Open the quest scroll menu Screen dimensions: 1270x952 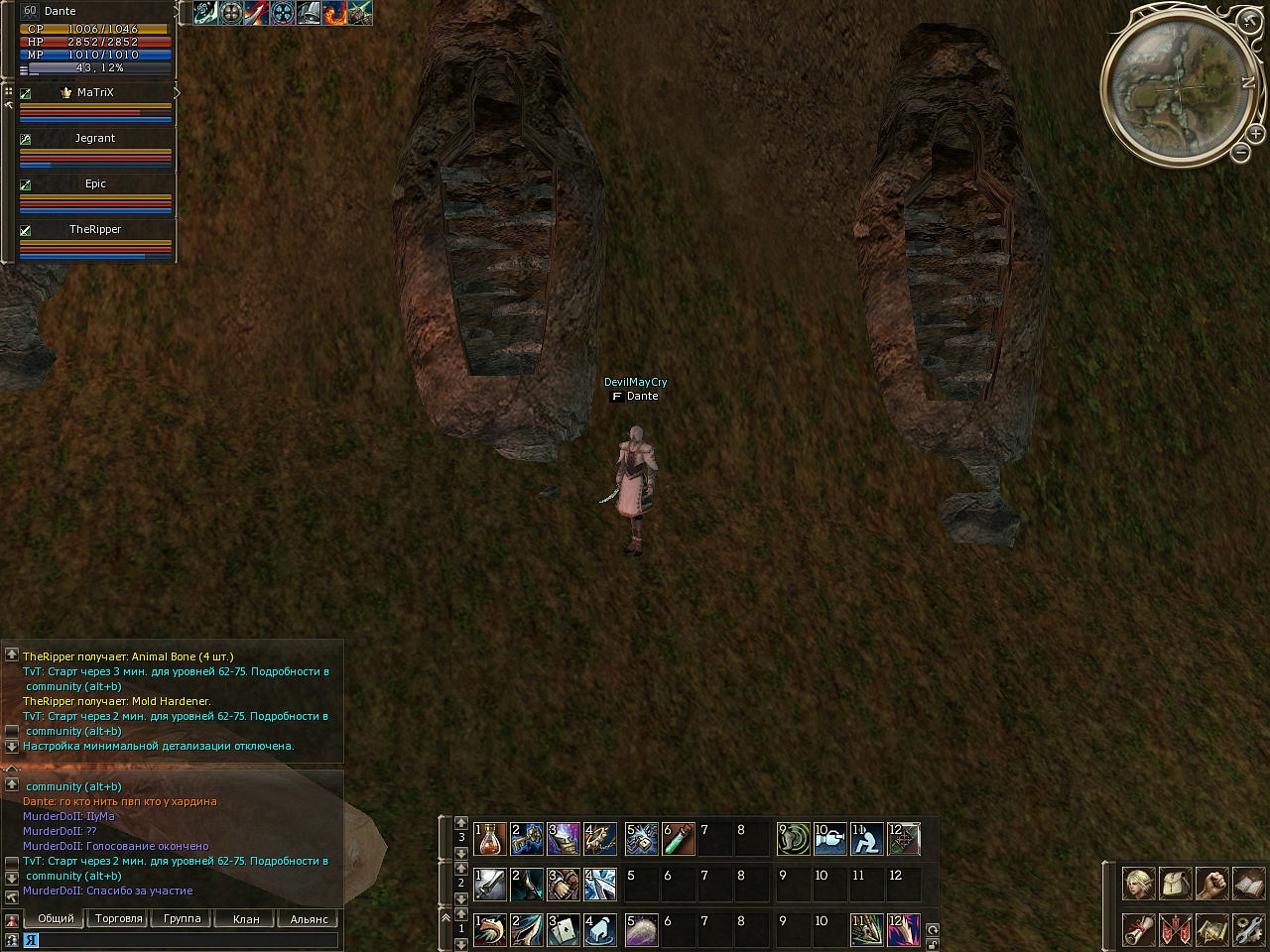click(x=1138, y=930)
